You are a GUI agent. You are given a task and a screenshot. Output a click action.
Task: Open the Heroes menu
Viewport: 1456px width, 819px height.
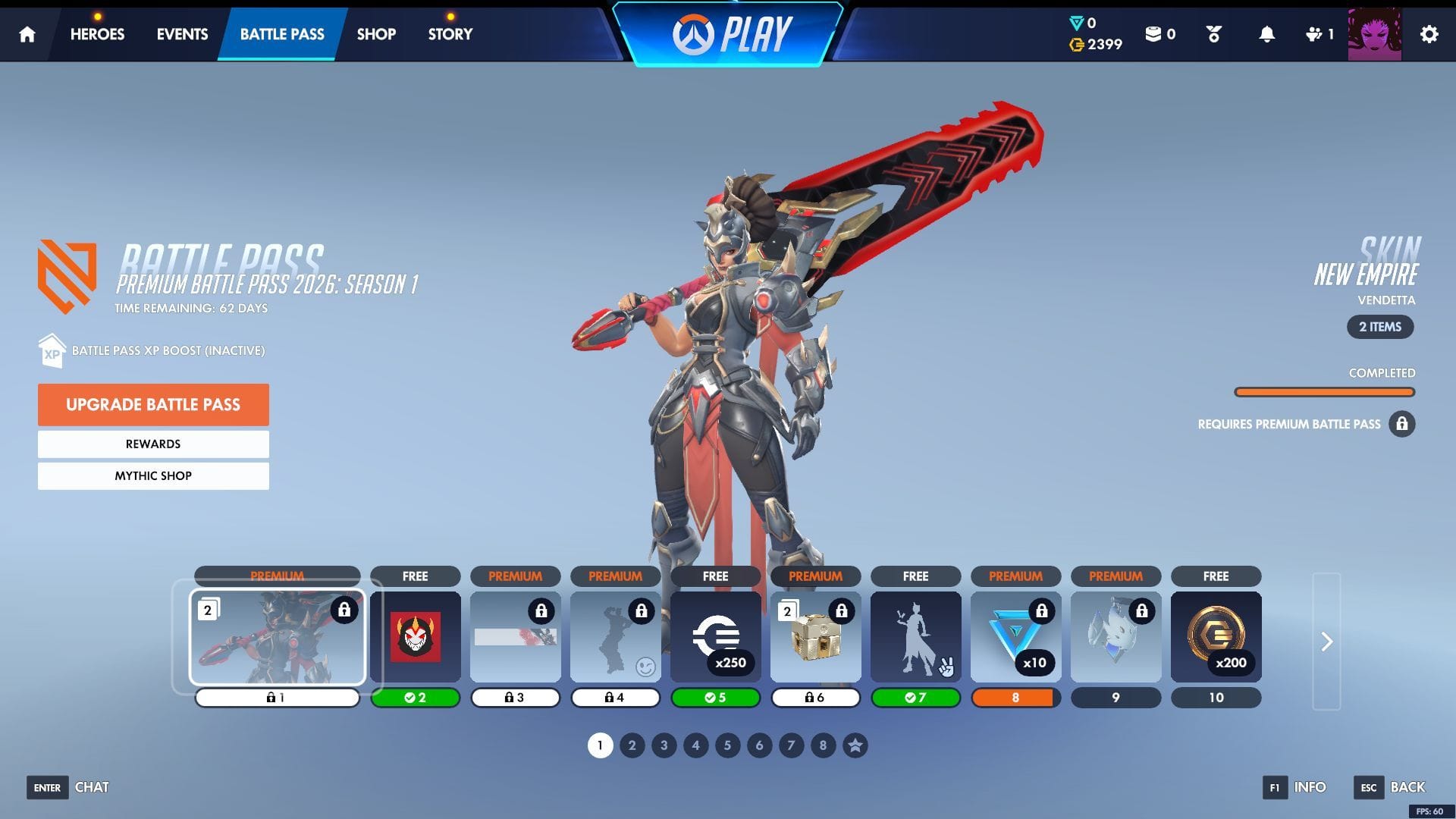pos(97,34)
